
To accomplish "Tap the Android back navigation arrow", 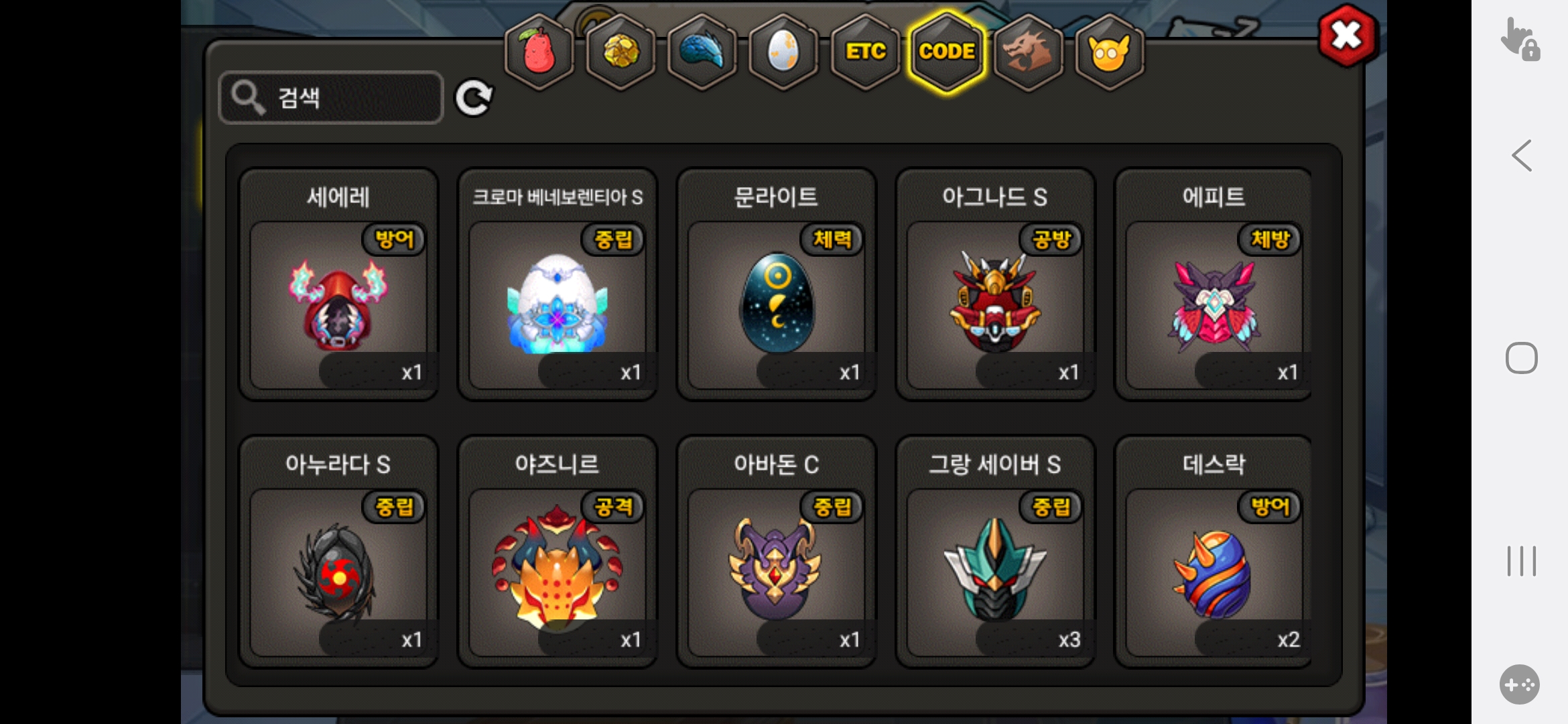I will (1521, 156).
